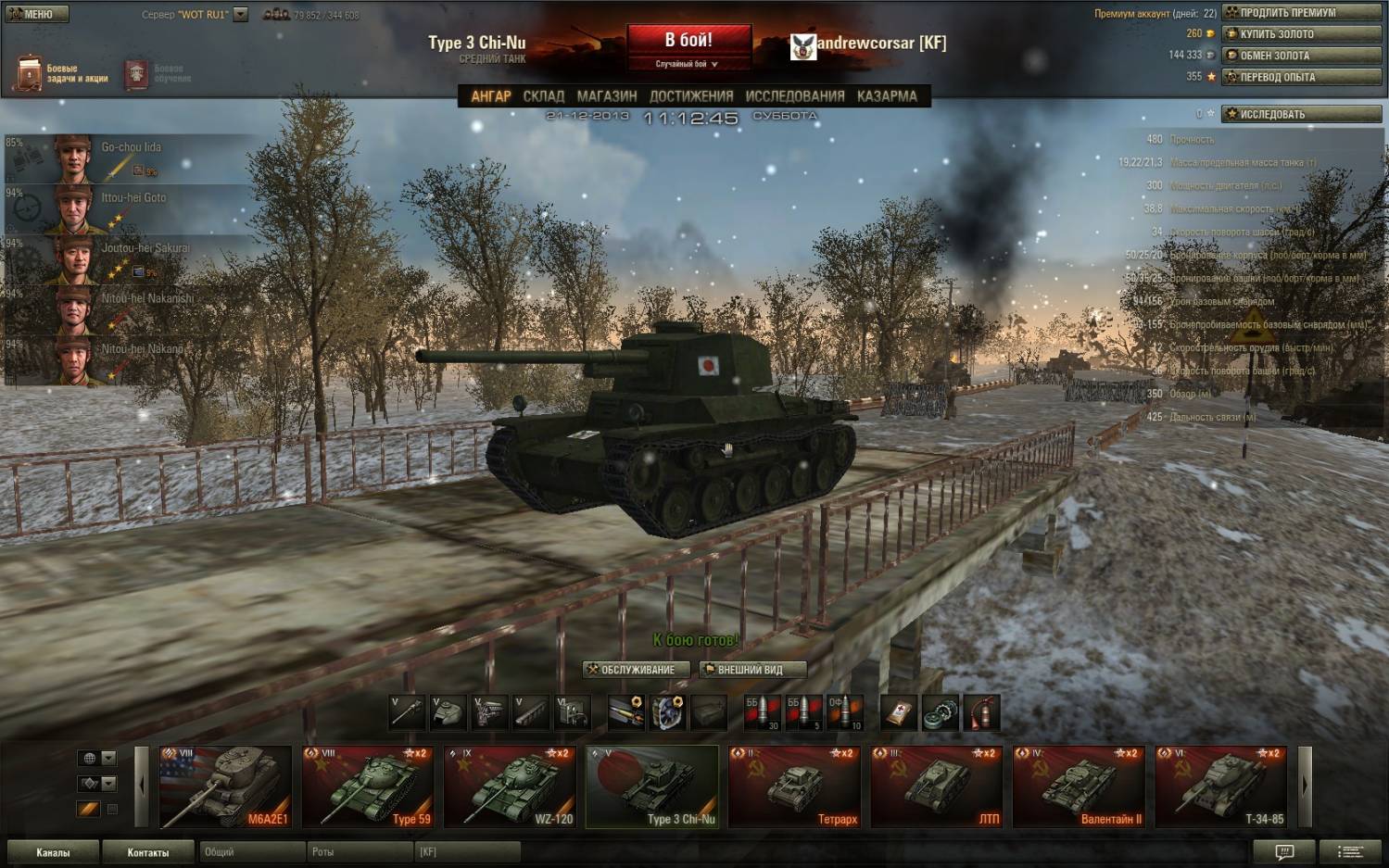Open Боевые задачи и акции
The height and width of the screenshot is (868, 1389).
[x=61, y=73]
